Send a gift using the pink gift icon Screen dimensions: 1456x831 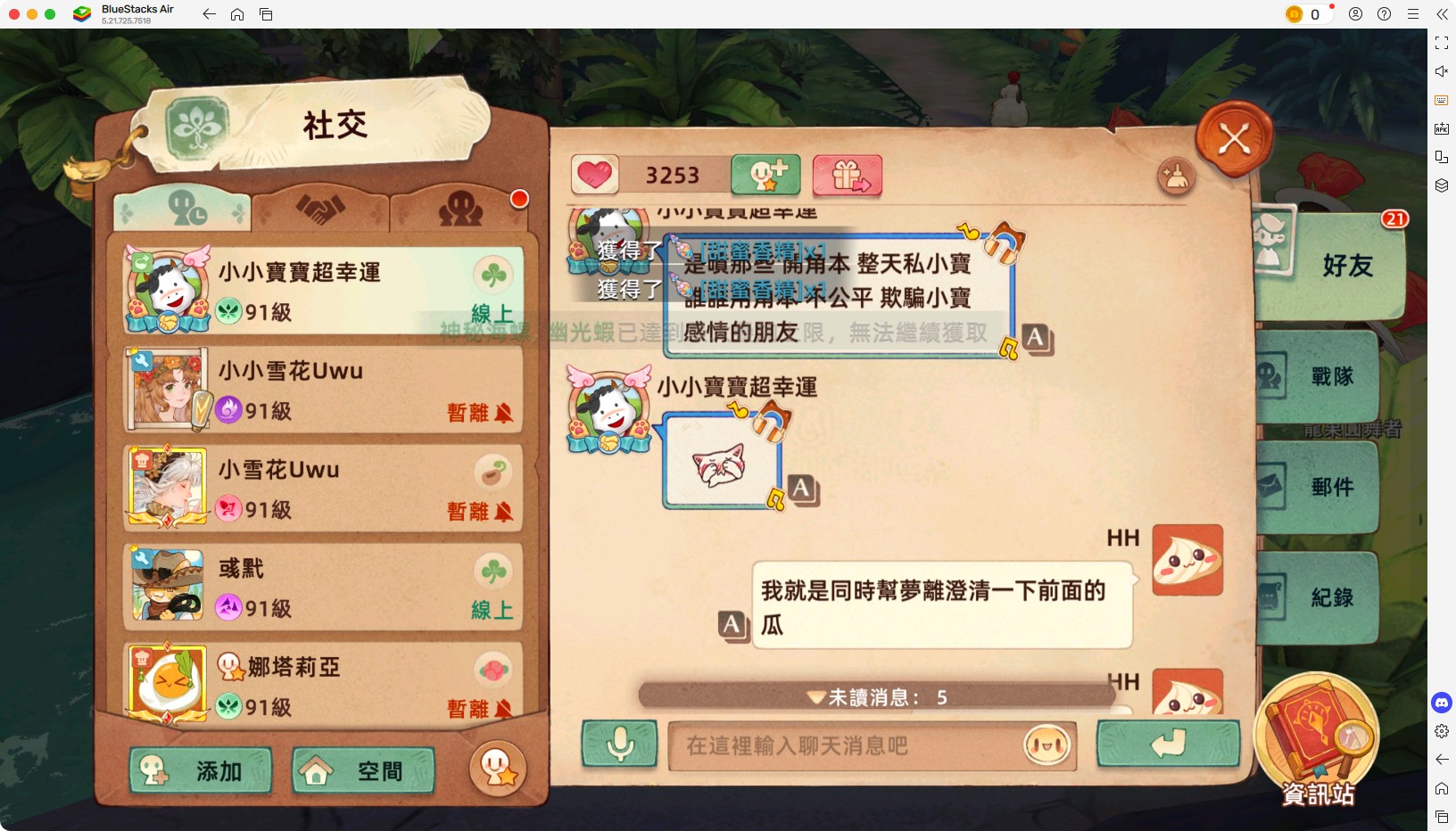coord(846,176)
